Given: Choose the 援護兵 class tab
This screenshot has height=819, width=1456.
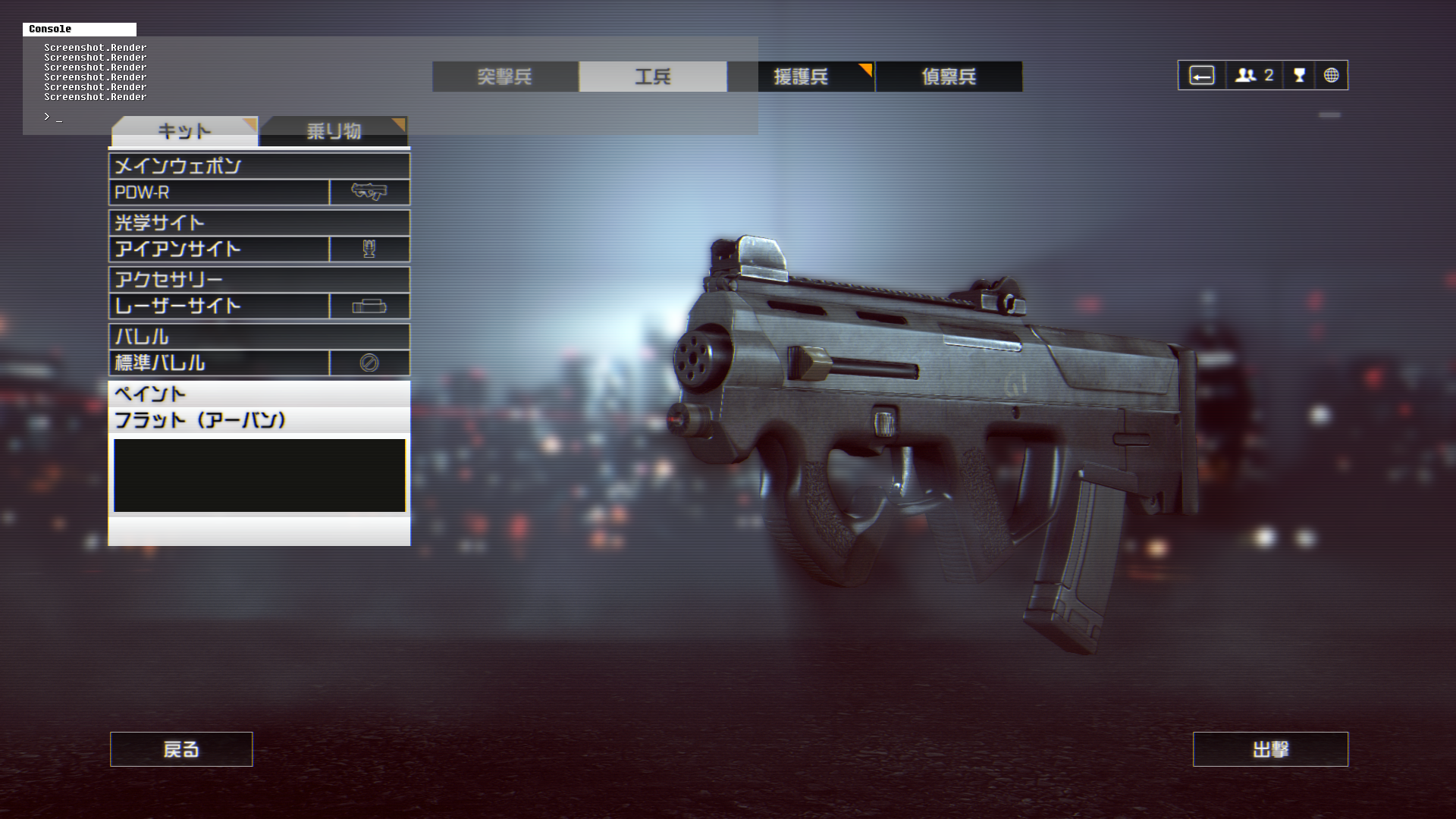Looking at the screenshot, I should point(801,77).
